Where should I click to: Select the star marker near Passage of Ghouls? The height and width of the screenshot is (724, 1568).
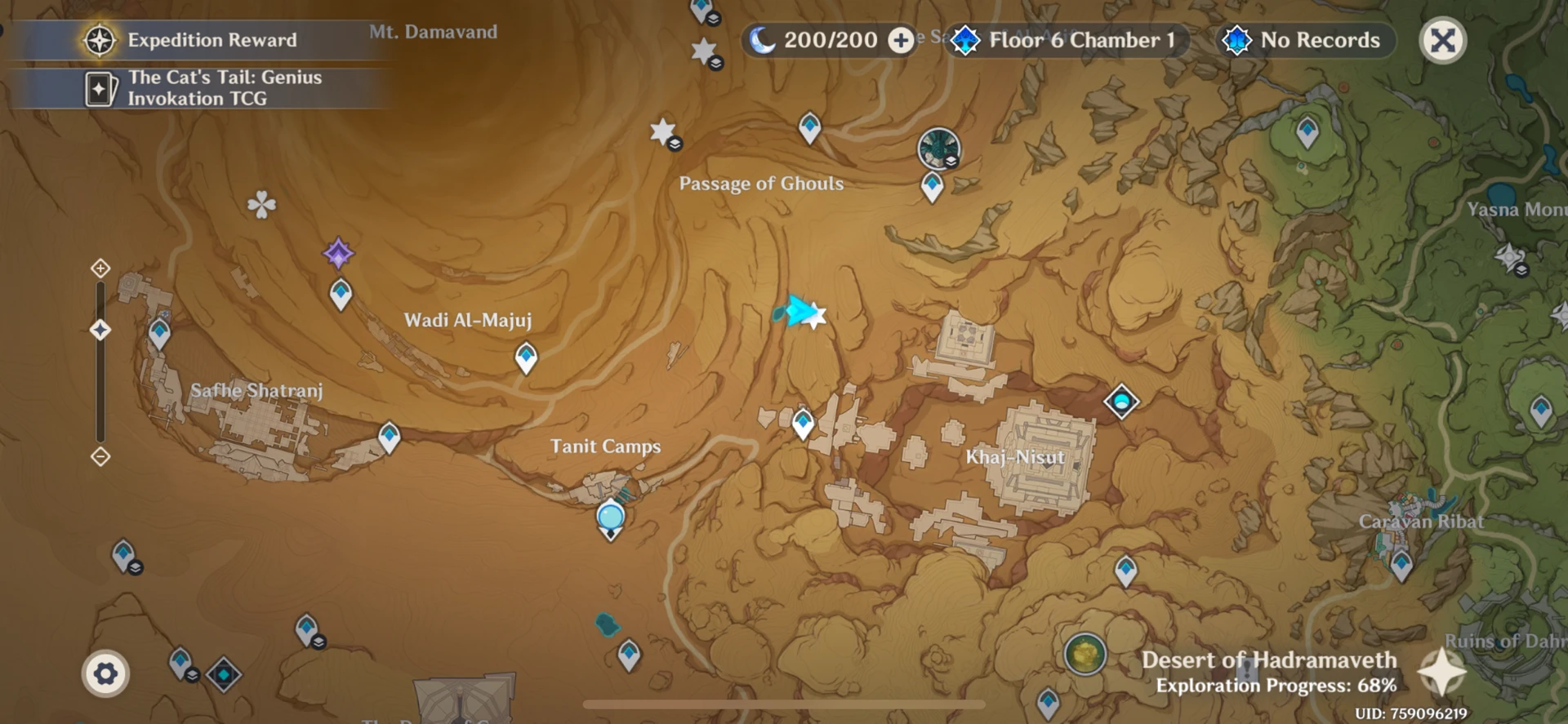(661, 131)
